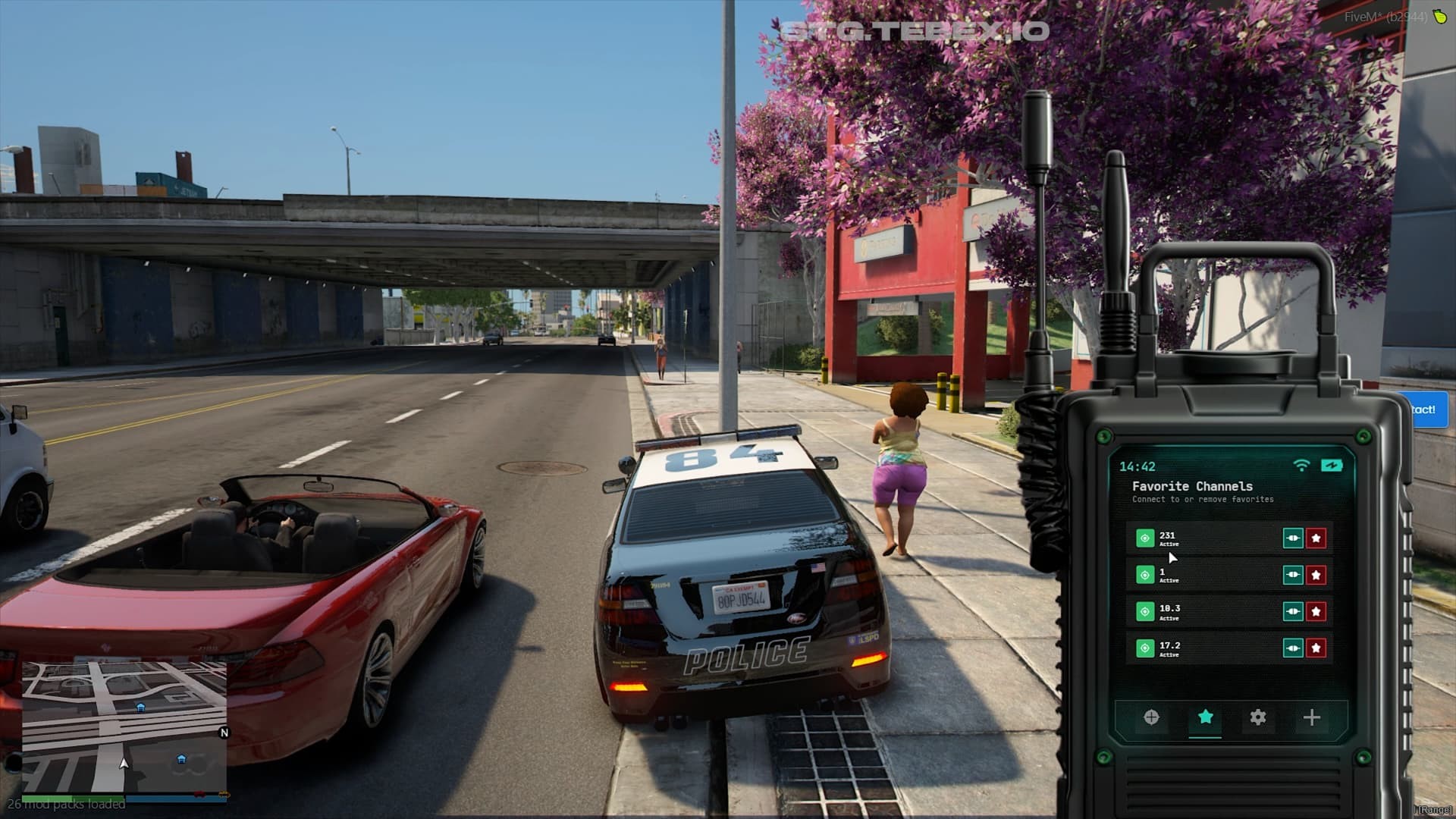
Task: Click the green target icon for channel 17.2
Action: pyautogui.click(x=1145, y=648)
